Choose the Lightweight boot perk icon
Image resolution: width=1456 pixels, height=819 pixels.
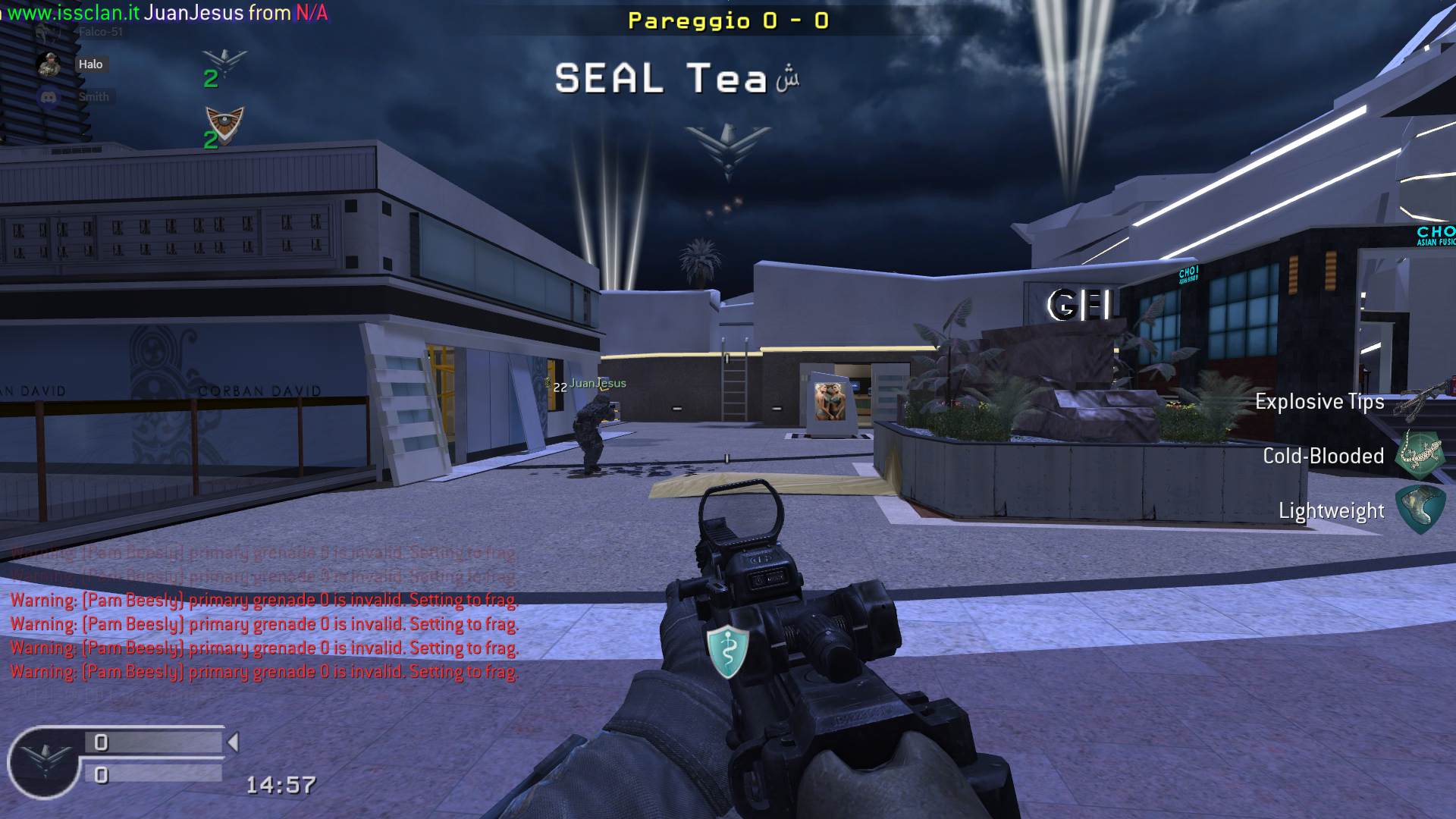point(1420,510)
